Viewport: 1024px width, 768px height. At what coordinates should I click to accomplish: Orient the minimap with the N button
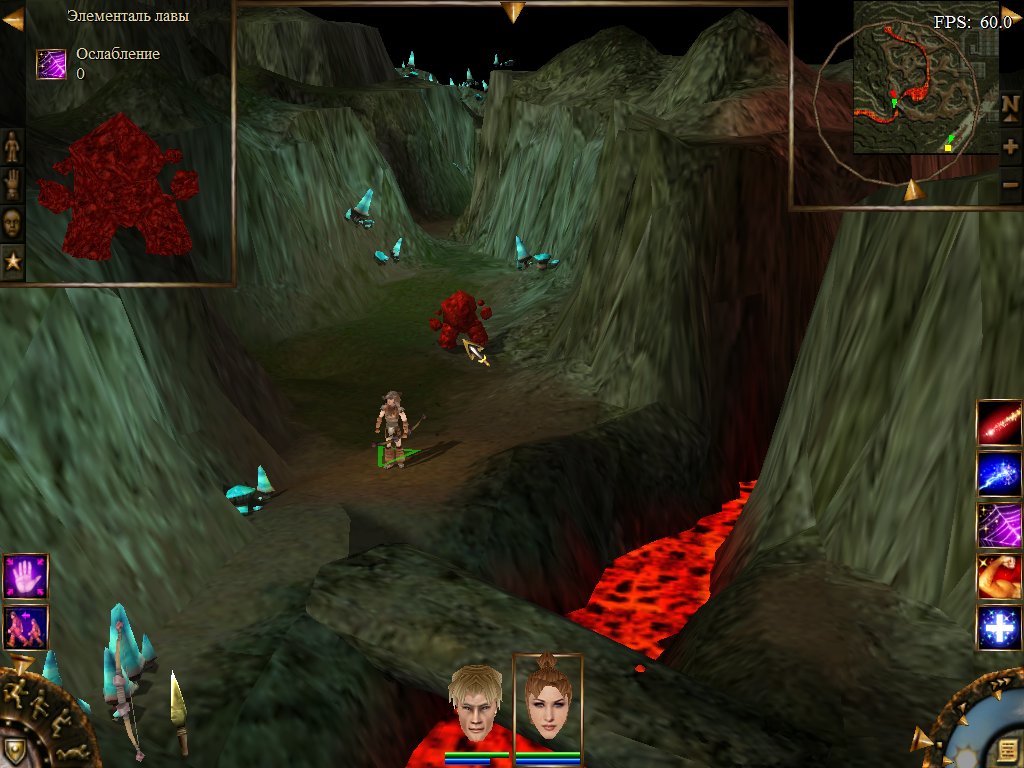pyautogui.click(x=1010, y=106)
